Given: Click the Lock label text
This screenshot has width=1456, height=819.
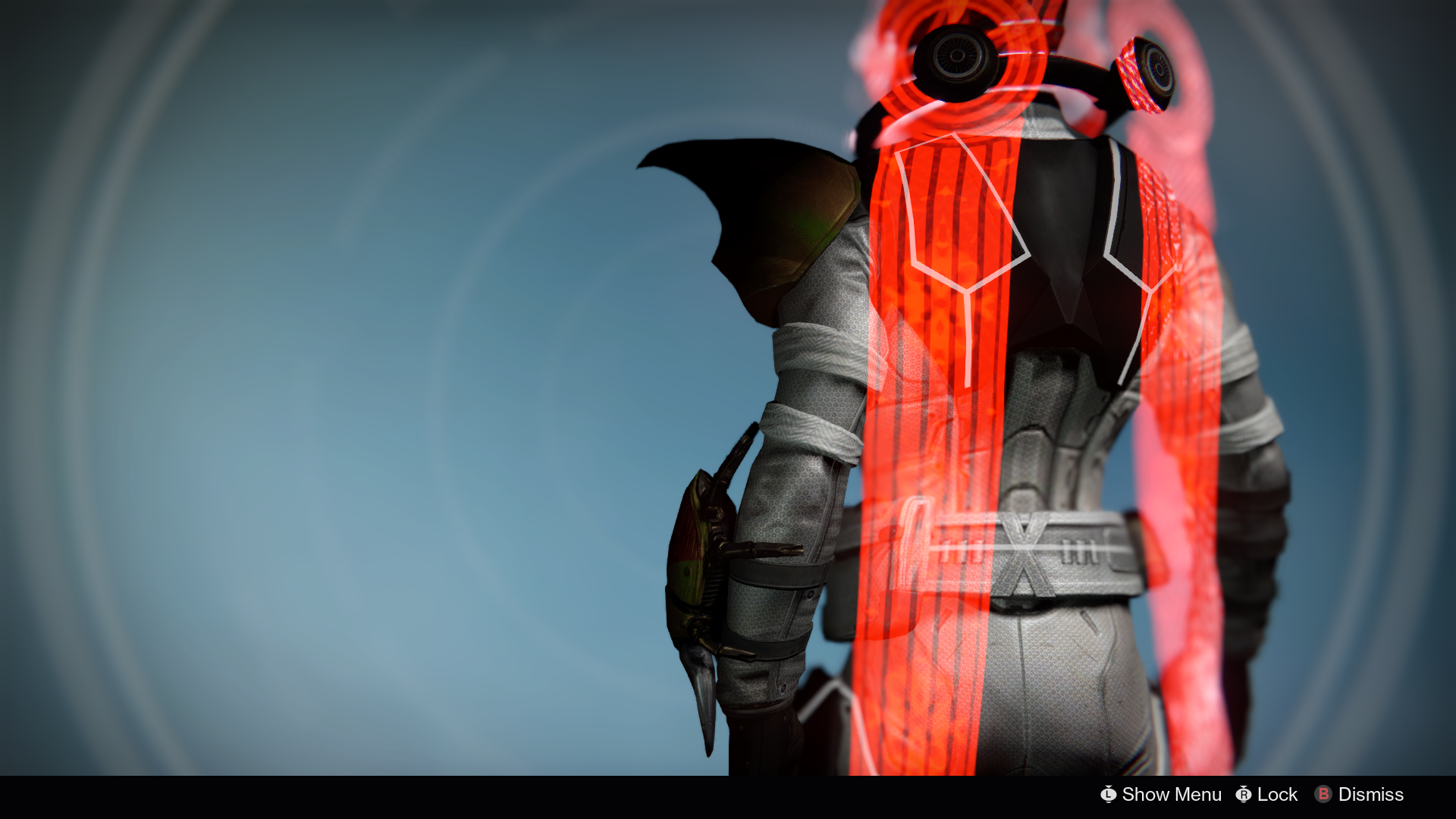Looking at the screenshot, I should coord(1276,794).
